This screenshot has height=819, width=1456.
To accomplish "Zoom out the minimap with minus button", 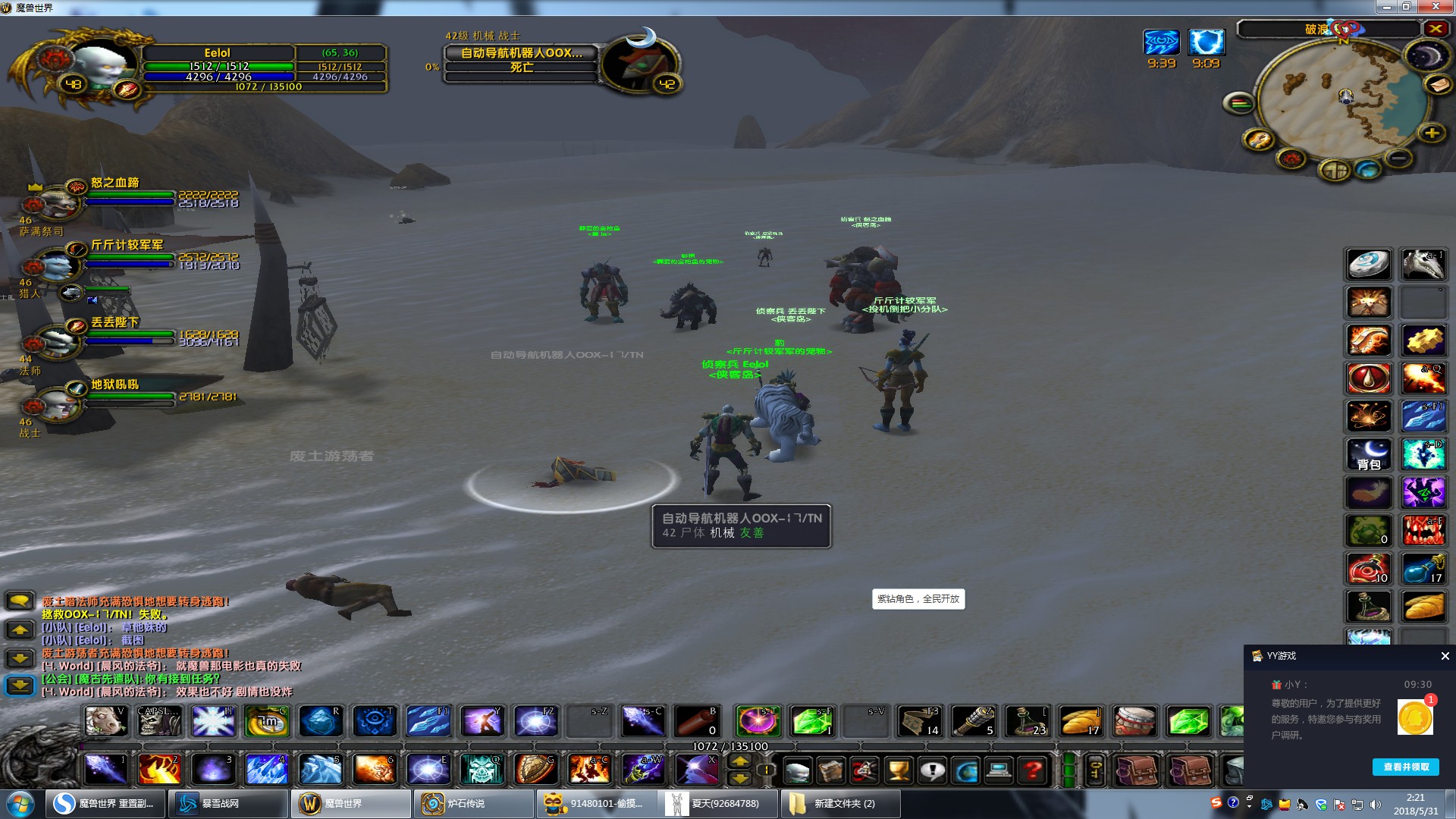I will click(1398, 158).
